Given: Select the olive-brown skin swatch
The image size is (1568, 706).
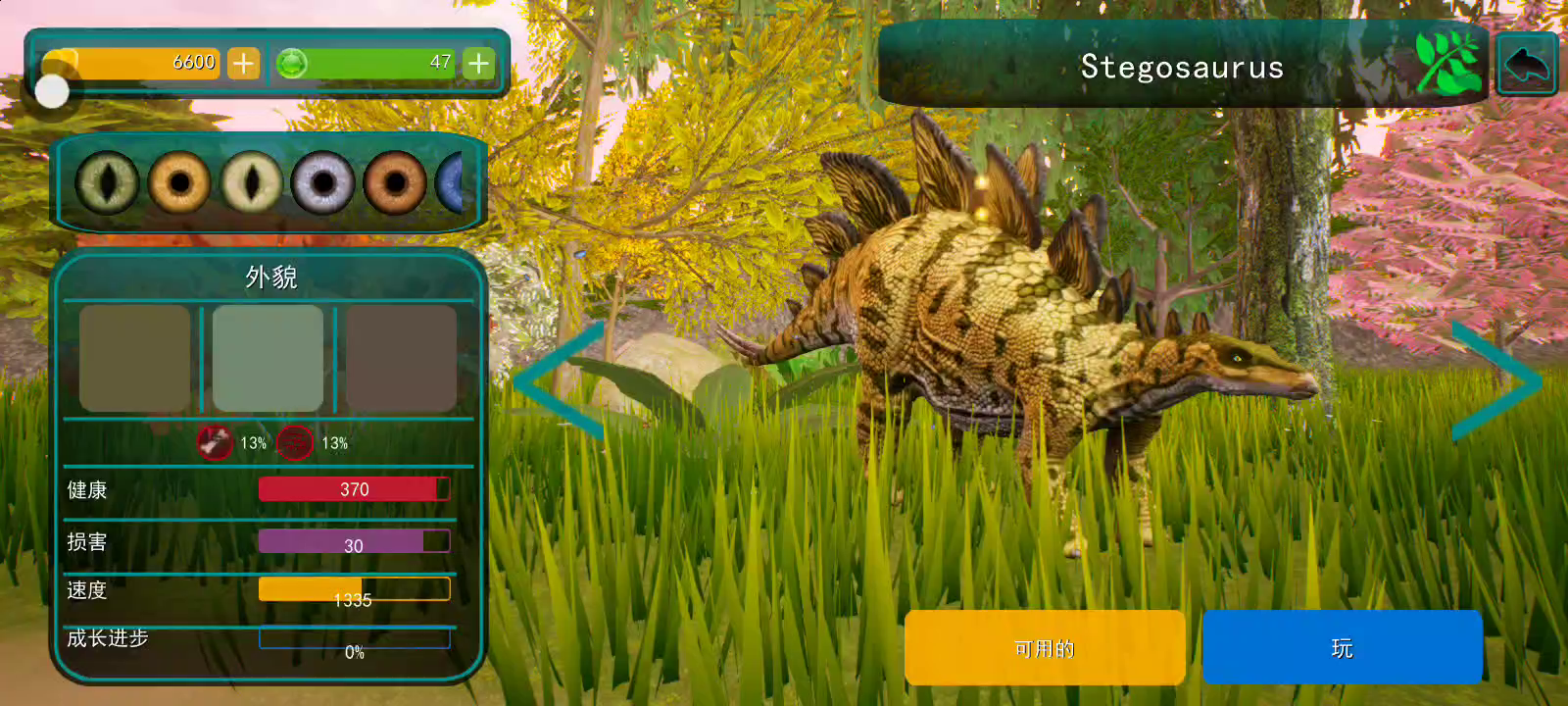Looking at the screenshot, I should [134, 358].
